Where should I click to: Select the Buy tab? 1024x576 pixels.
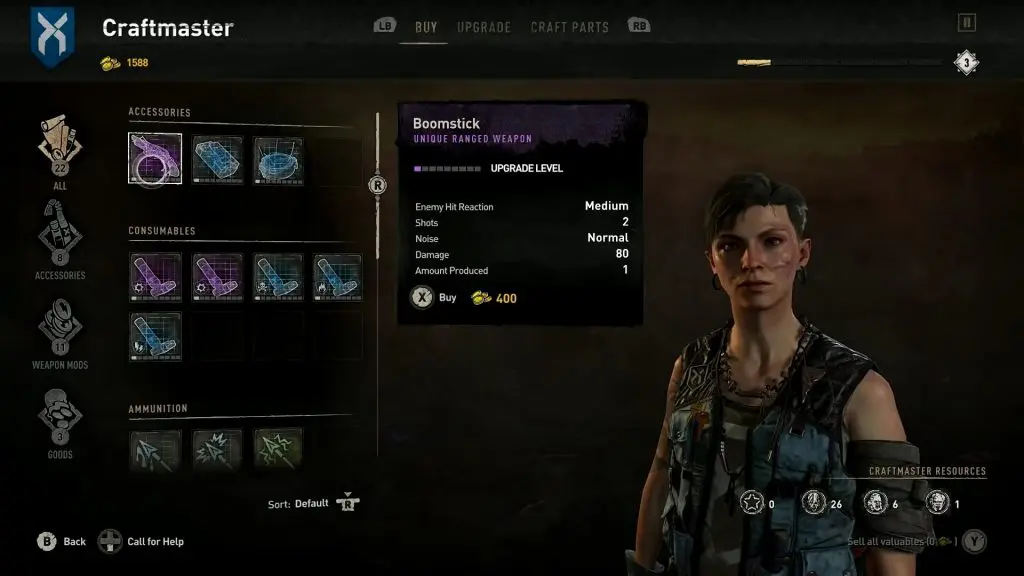pyautogui.click(x=426, y=27)
